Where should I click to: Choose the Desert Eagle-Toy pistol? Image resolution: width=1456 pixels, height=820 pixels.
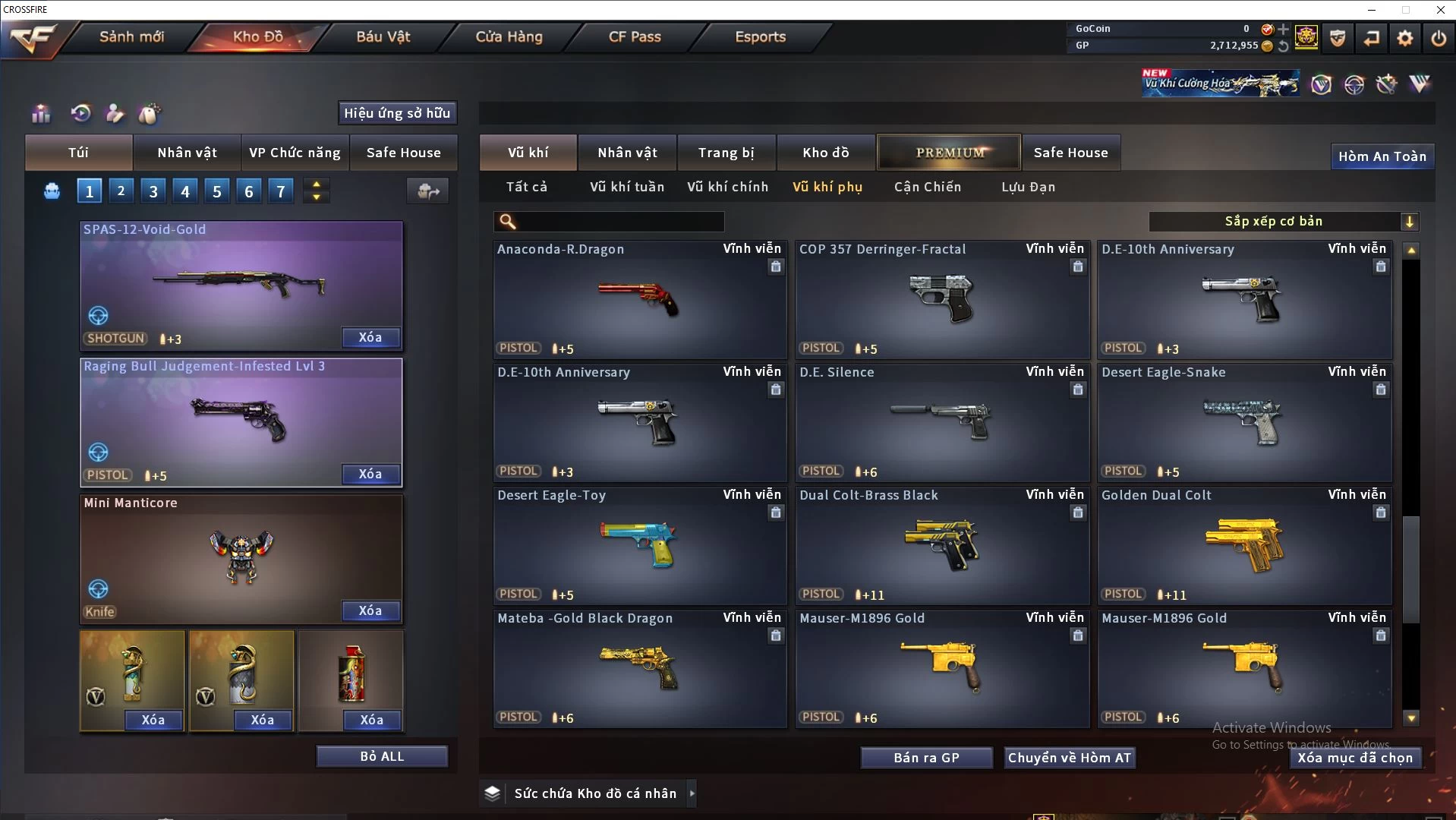[639, 546]
